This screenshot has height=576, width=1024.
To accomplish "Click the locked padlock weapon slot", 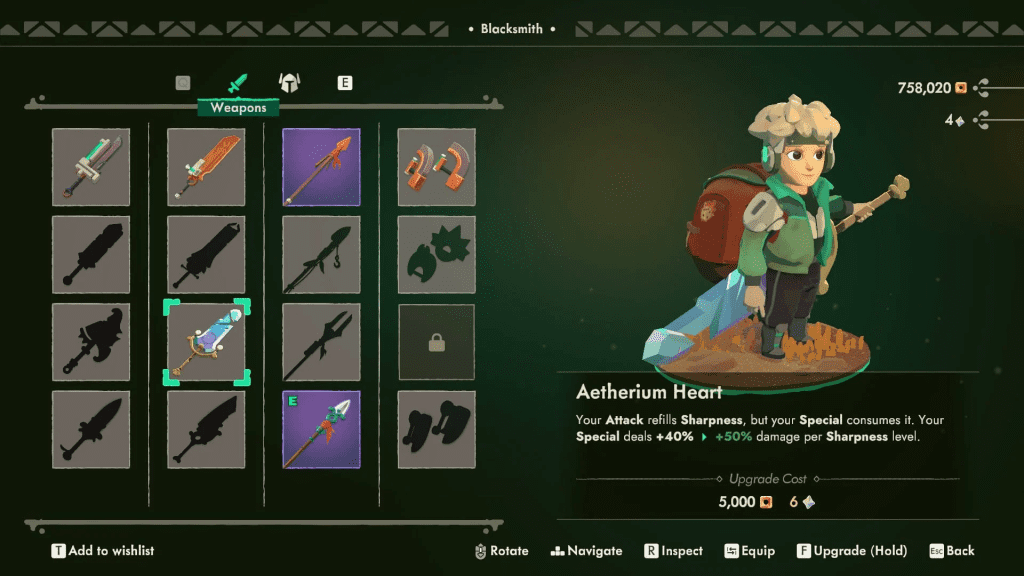I will 436,343.
